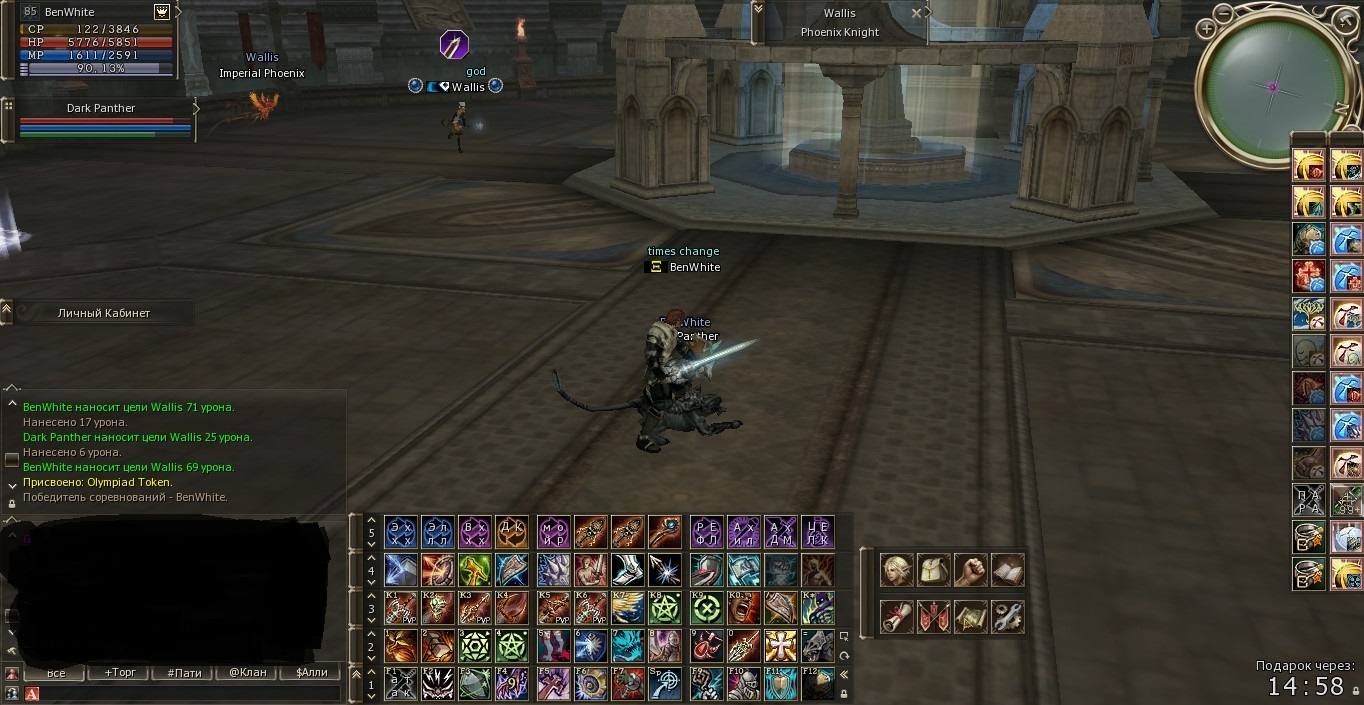1364x705 pixels.
Task: Select the @Клан chat tab
Action: pos(247,673)
